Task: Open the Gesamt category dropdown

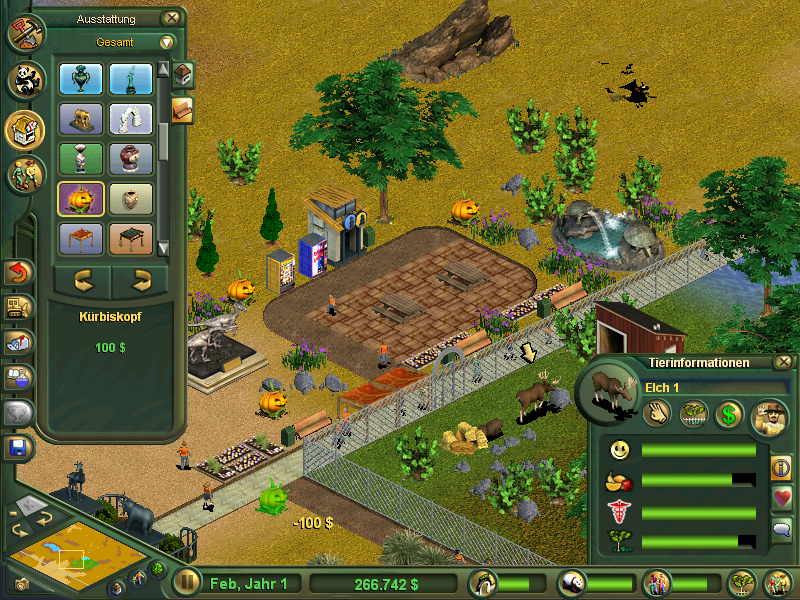Action: (166, 42)
